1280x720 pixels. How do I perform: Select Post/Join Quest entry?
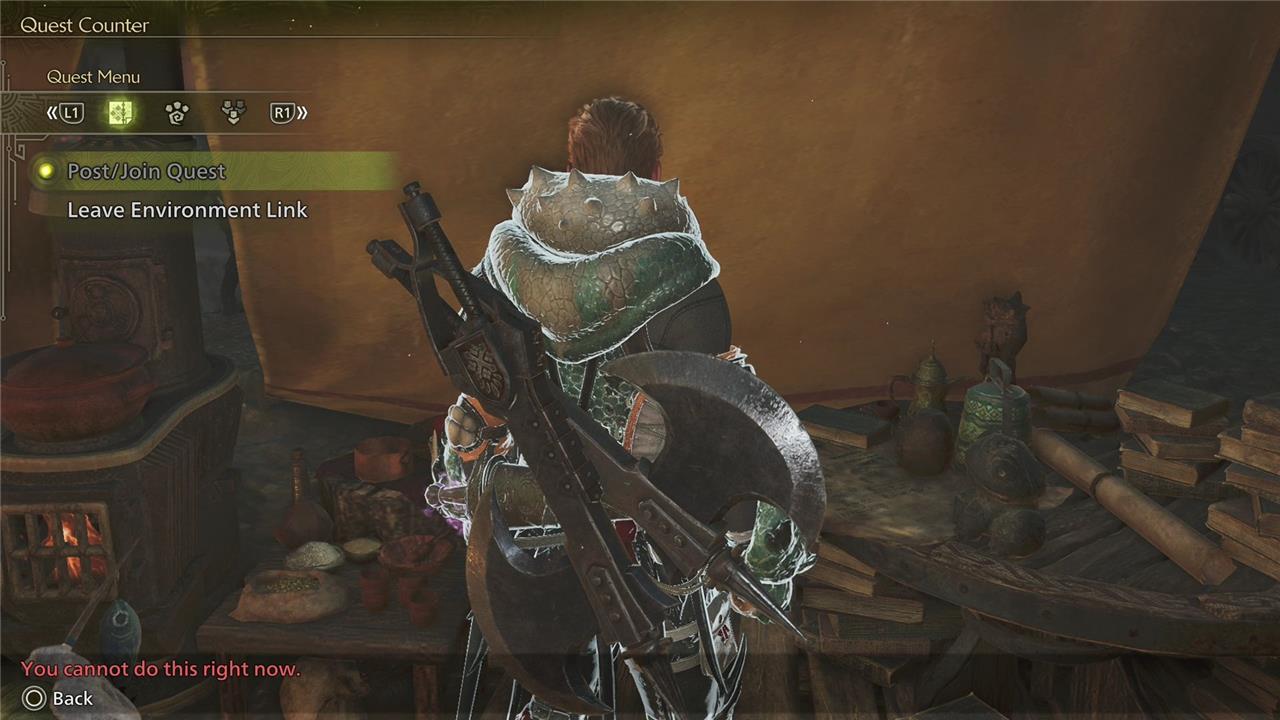click(146, 172)
